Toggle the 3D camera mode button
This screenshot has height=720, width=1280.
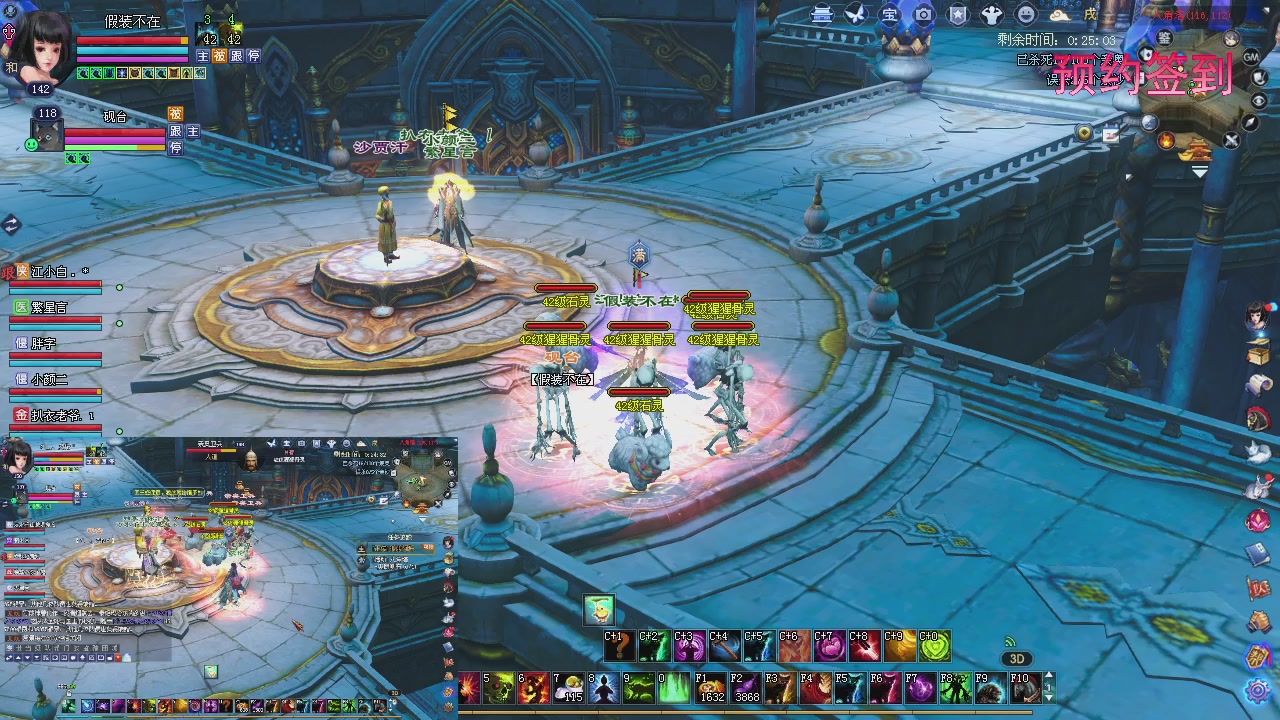coord(1017,659)
